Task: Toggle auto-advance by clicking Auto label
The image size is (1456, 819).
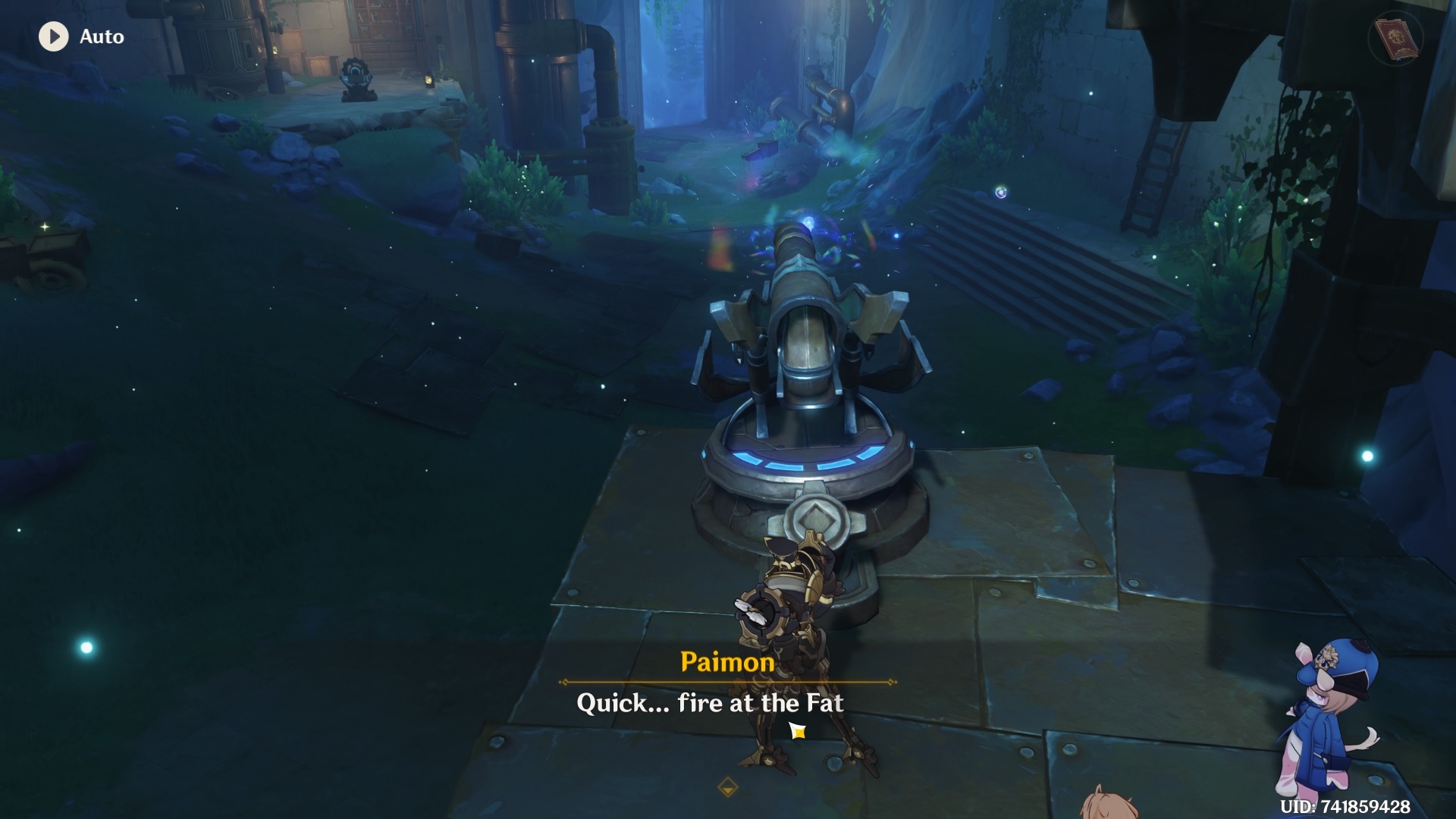Action: coord(102,36)
